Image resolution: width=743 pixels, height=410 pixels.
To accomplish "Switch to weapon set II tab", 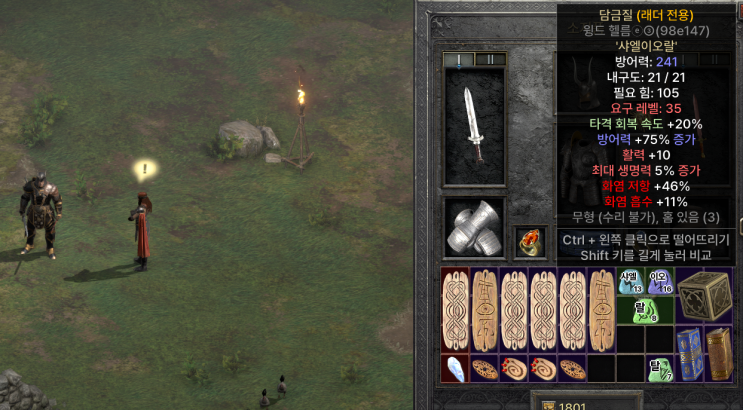I will pyautogui.click(x=489, y=60).
